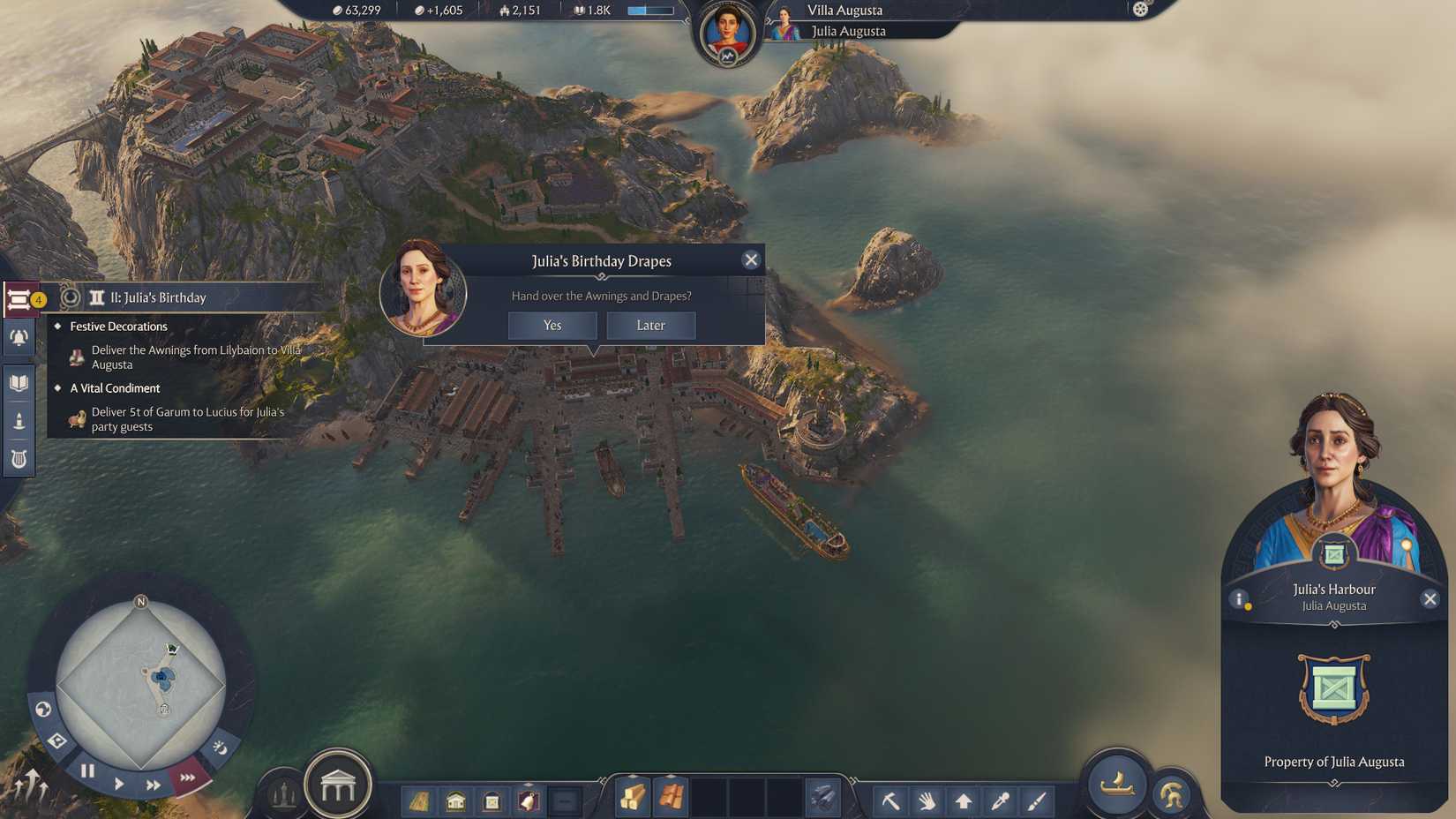Expand the chevron above the roof tiles icon

pyautogui.click(x=671, y=776)
